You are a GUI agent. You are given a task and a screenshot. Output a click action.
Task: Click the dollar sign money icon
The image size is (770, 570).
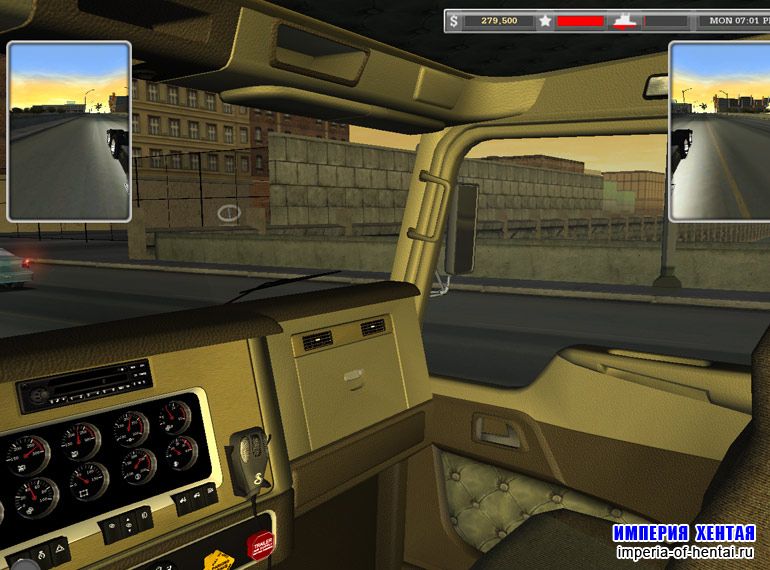[455, 19]
